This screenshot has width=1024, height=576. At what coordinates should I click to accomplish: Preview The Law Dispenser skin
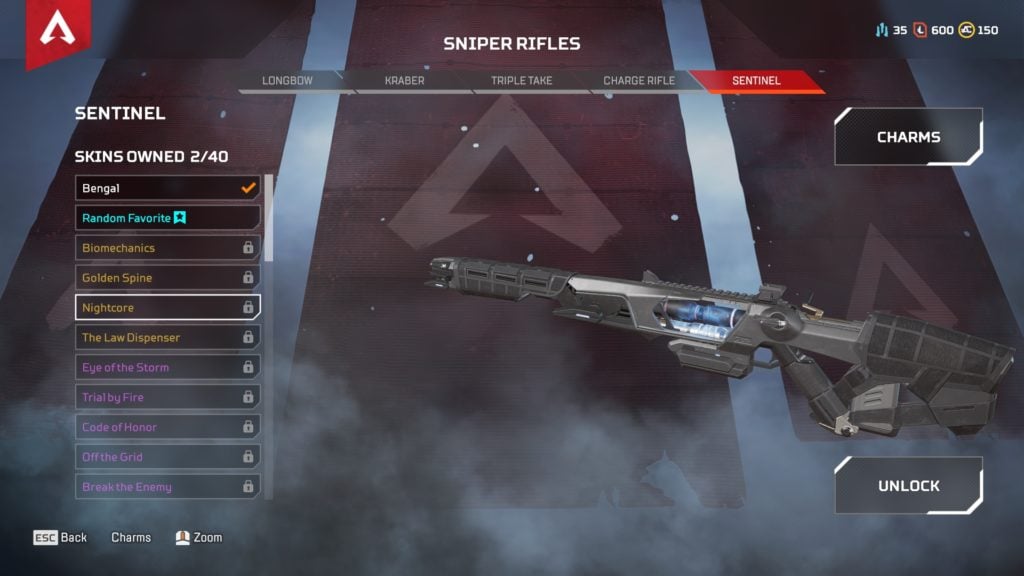167,338
